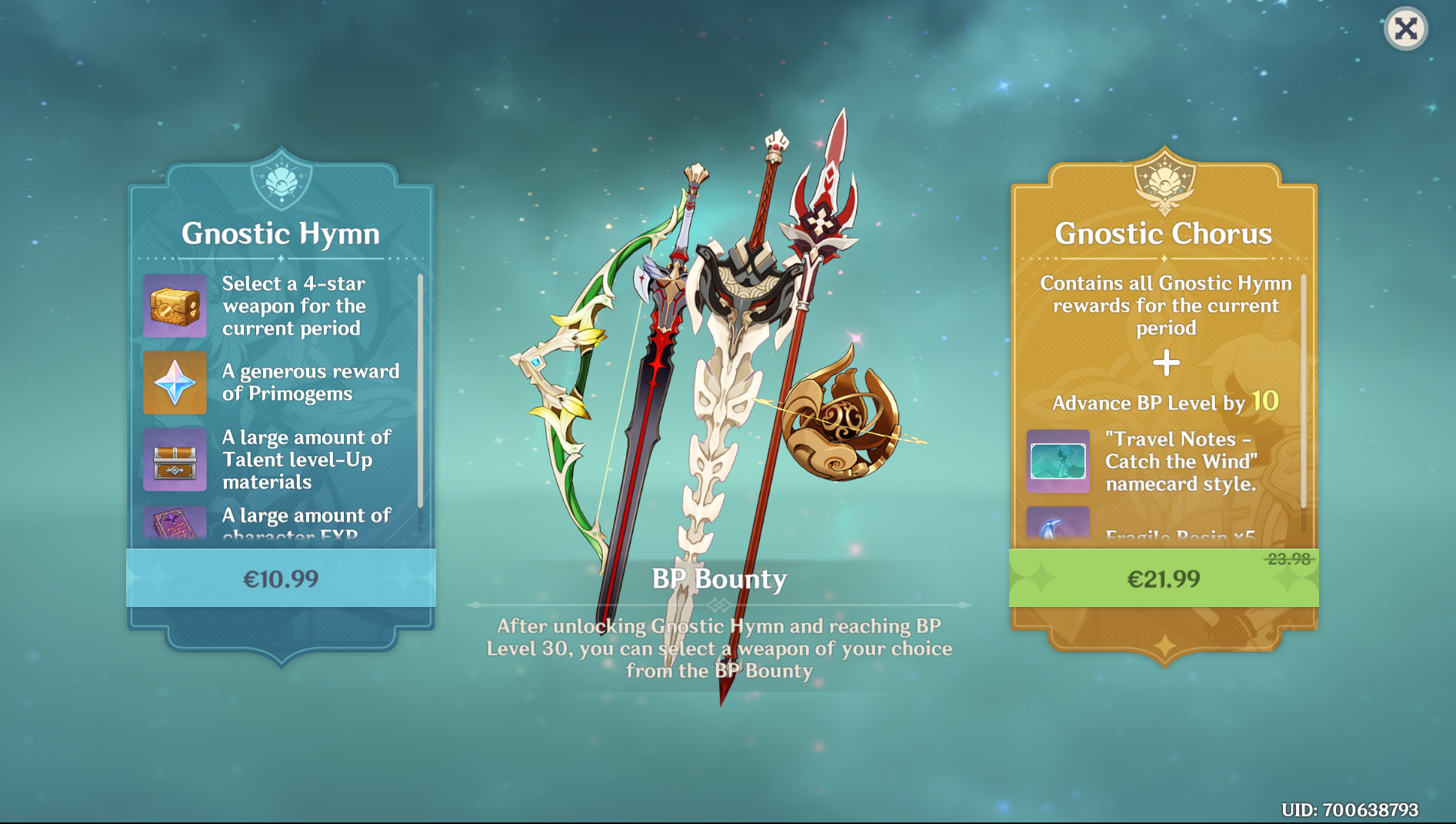Viewport: 1456px width, 824px height.
Task: Click the Gnostic Chorus reward list scrollbar
Action: 1303,392
